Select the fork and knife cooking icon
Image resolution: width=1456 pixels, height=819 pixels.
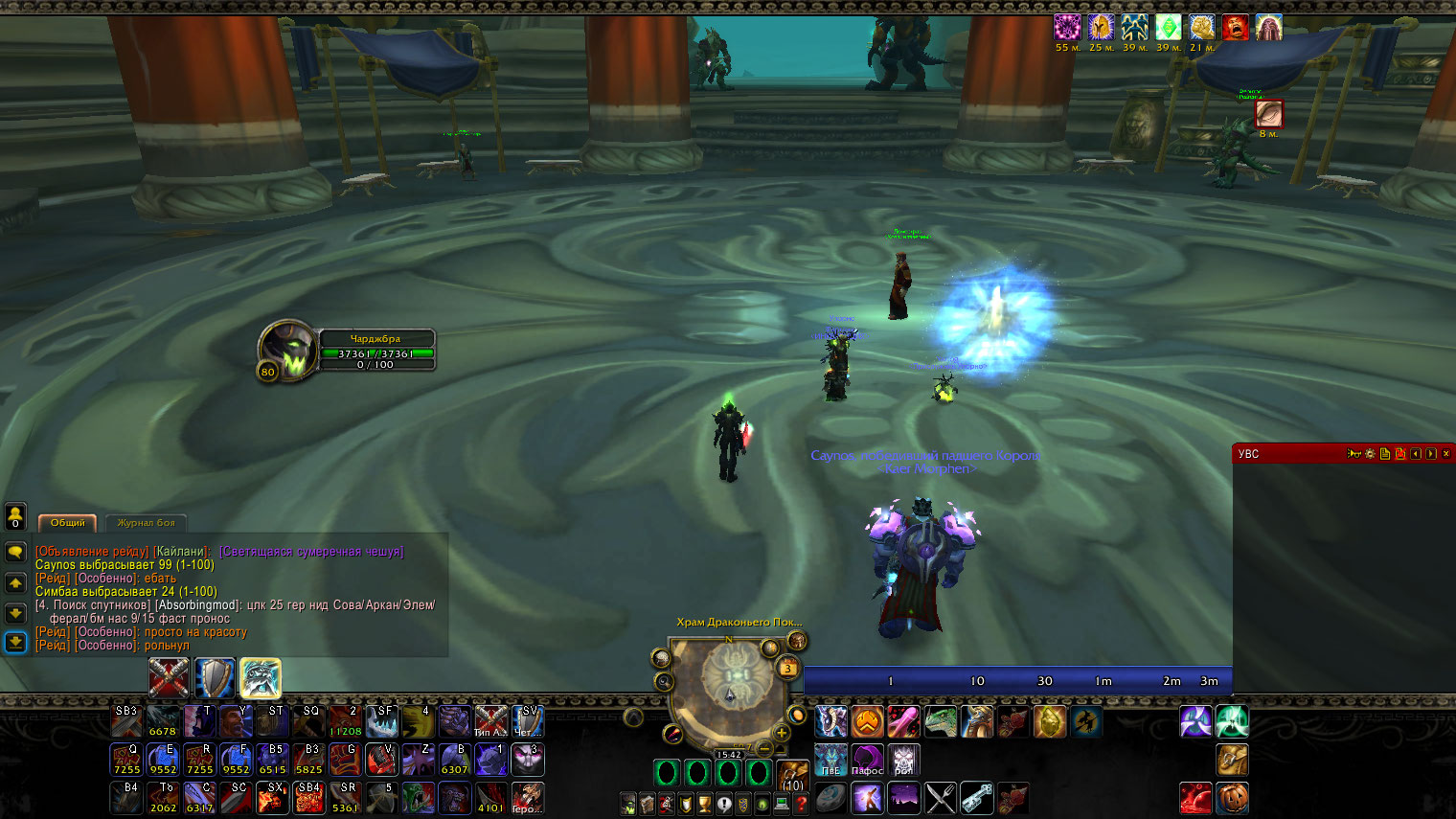point(941,797)
